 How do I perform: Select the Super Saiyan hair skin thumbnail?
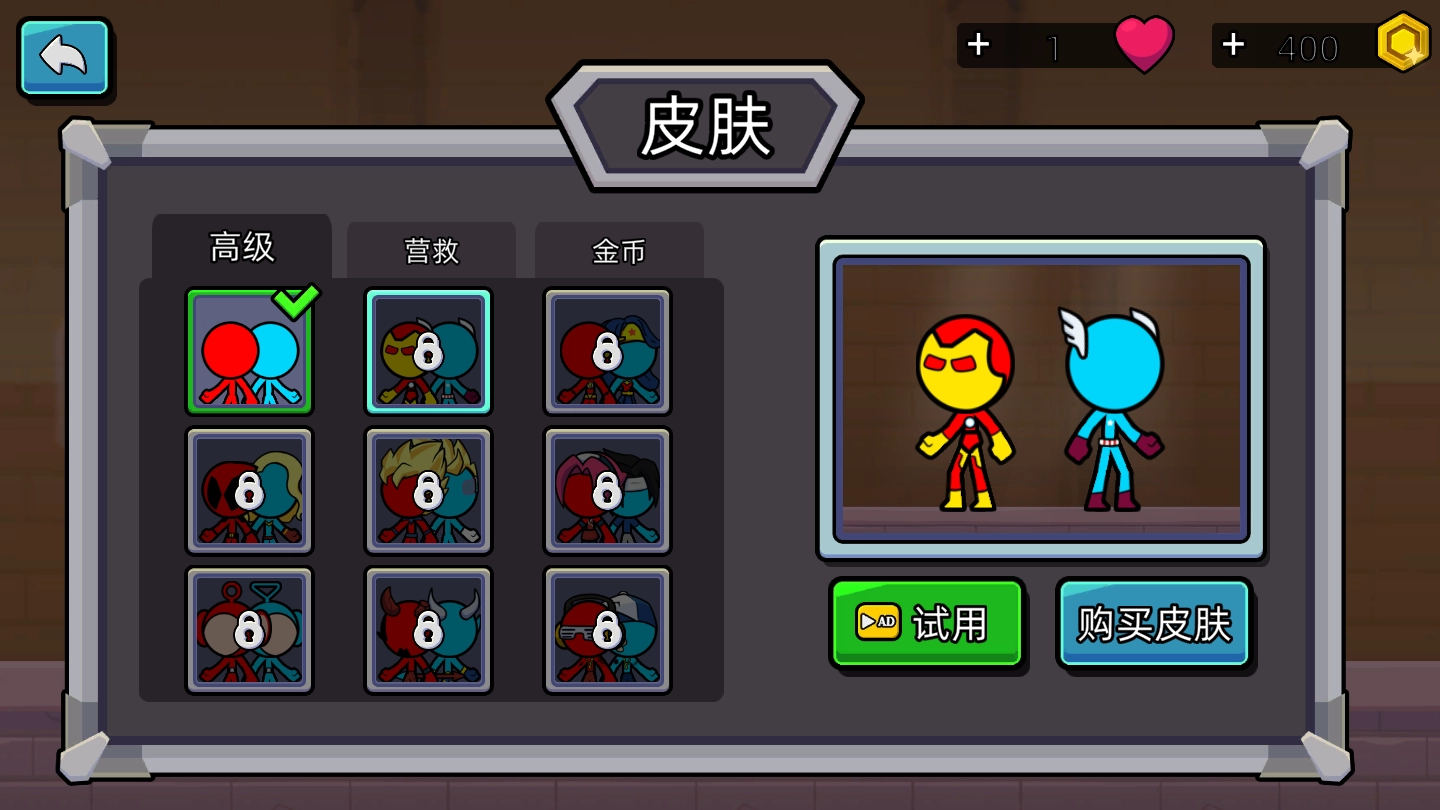click(428, 490)
